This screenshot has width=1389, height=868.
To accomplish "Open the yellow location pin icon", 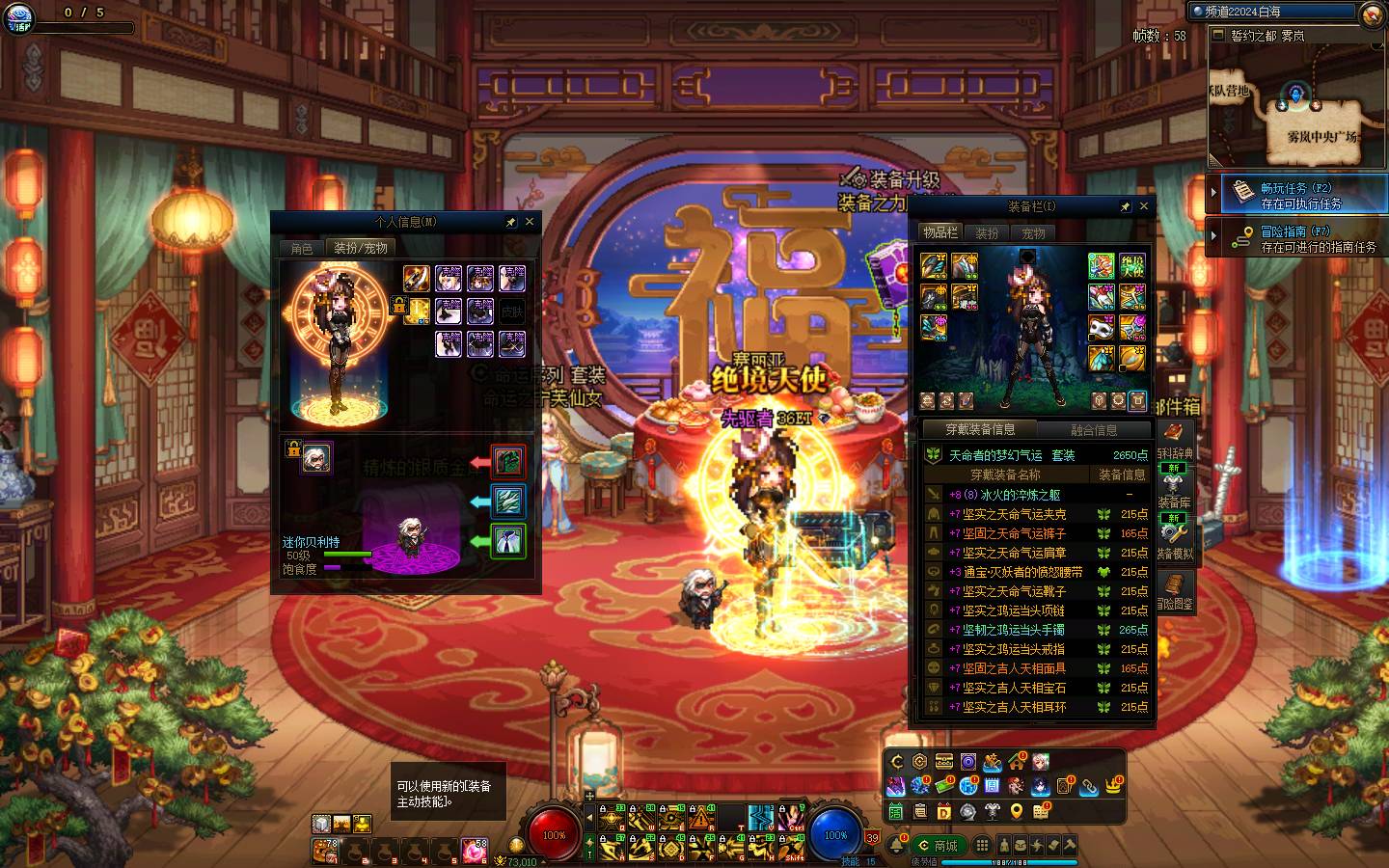I will (x=1016, y=812).
